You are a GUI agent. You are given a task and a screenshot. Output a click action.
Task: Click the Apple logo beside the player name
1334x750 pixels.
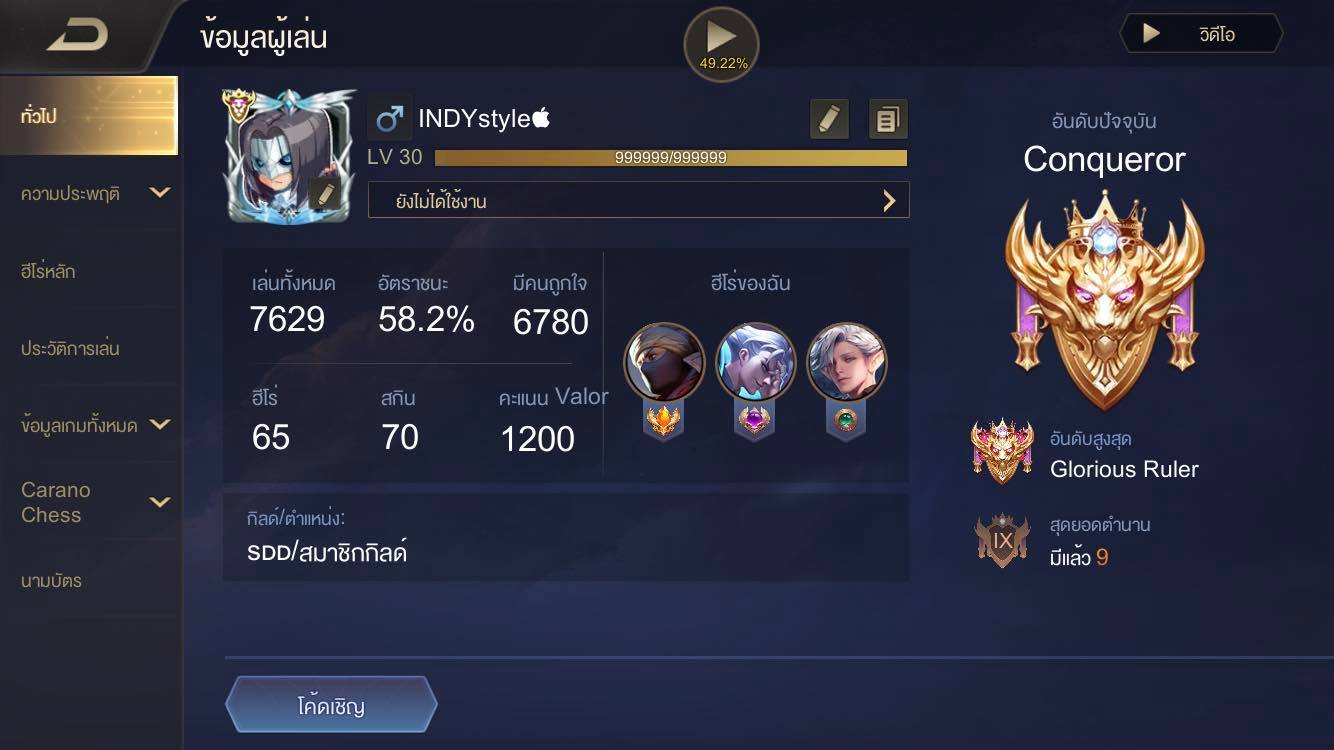pos(540,116)
